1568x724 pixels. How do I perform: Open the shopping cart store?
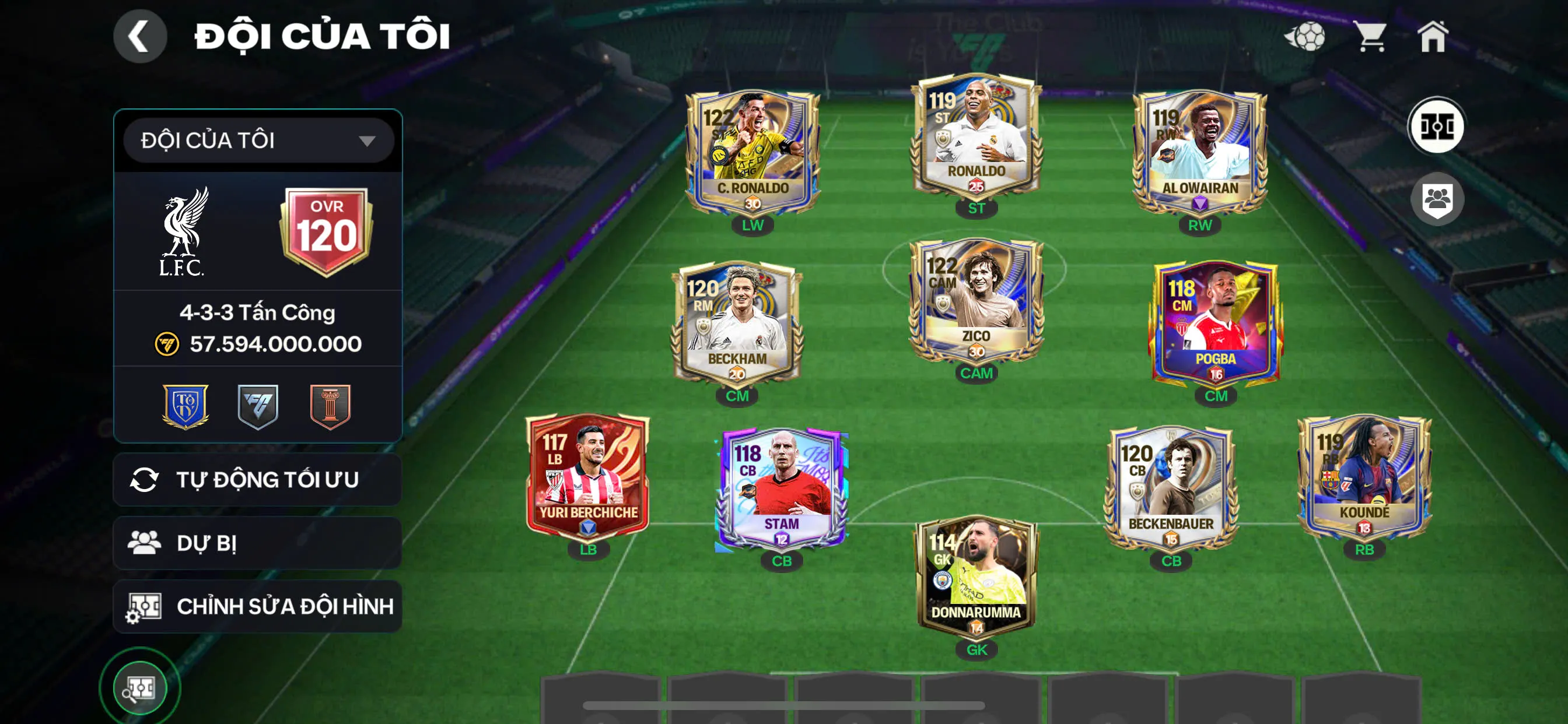(x=1370, y=37)
